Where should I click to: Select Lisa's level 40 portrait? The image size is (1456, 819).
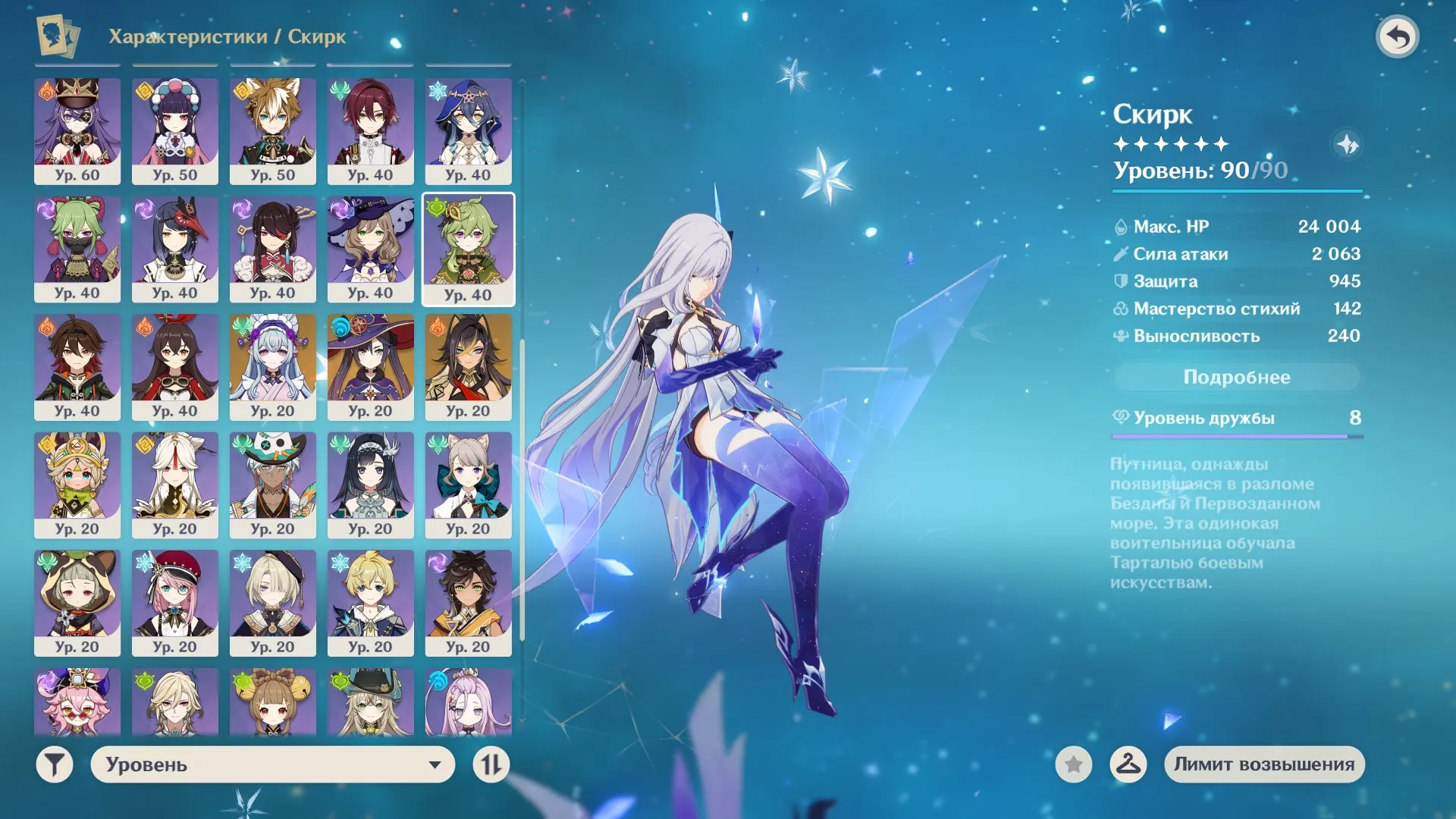(x=370, y=250)
